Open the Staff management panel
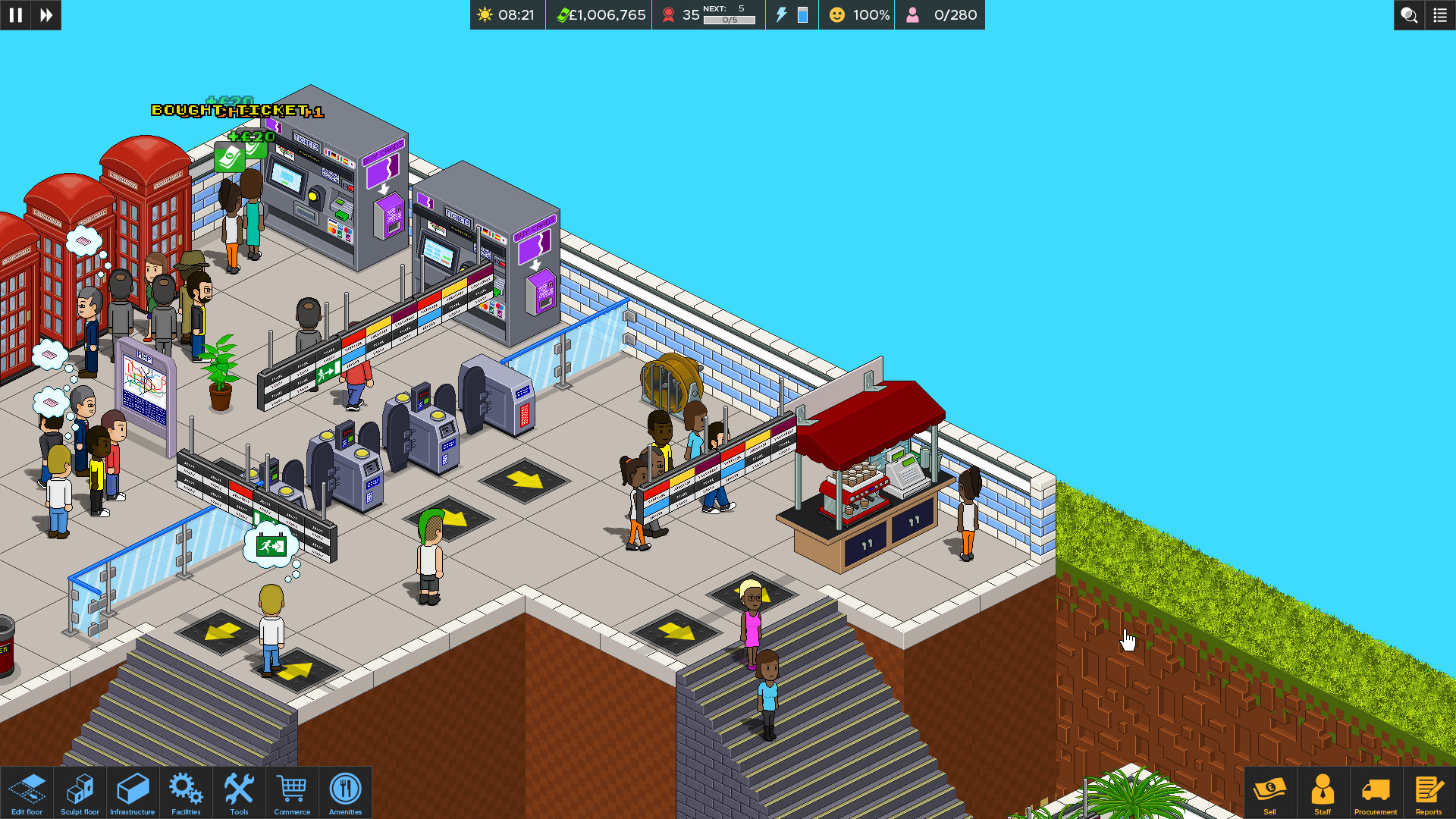This screenshot has width=1456, height=819. tap(1323, 792)
